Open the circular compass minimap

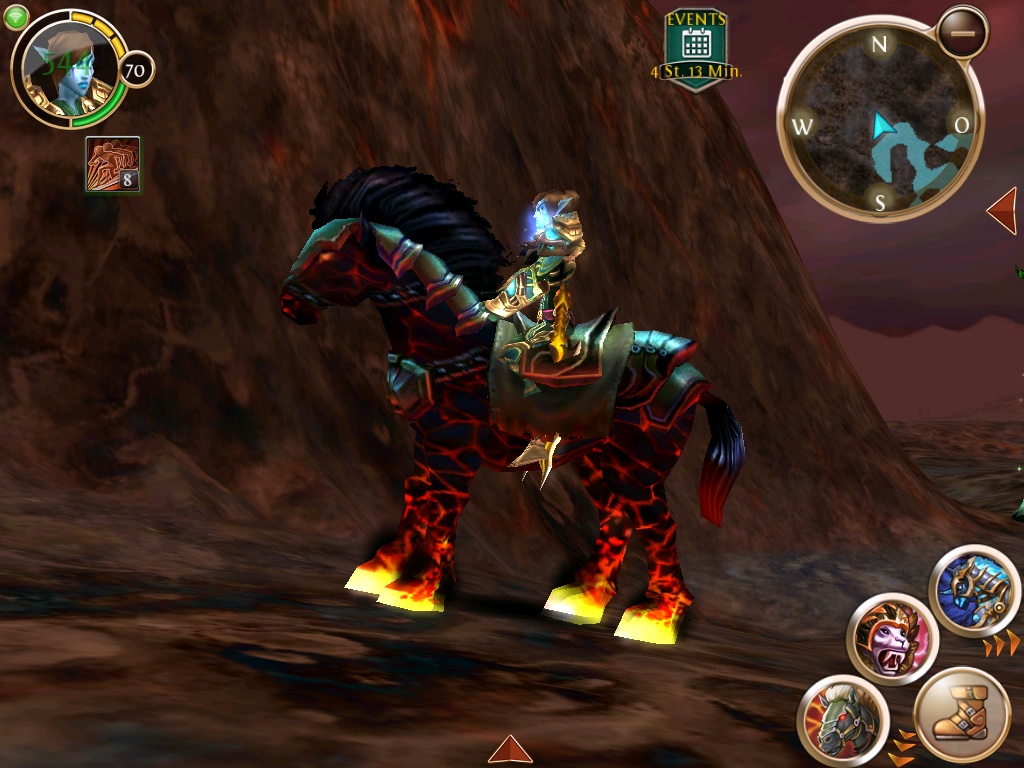tap(880, 122)
